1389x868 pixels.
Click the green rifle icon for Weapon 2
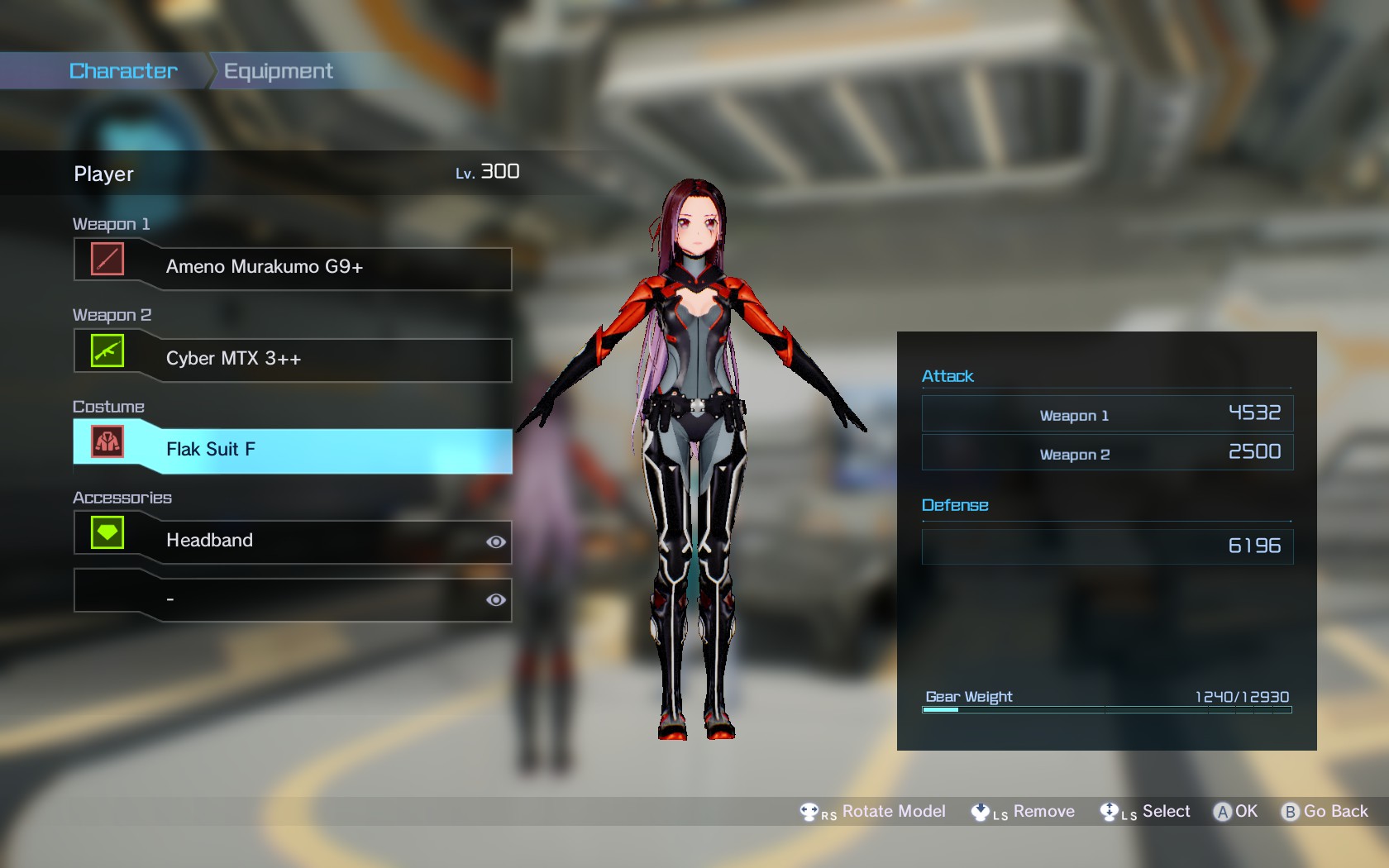107,351
